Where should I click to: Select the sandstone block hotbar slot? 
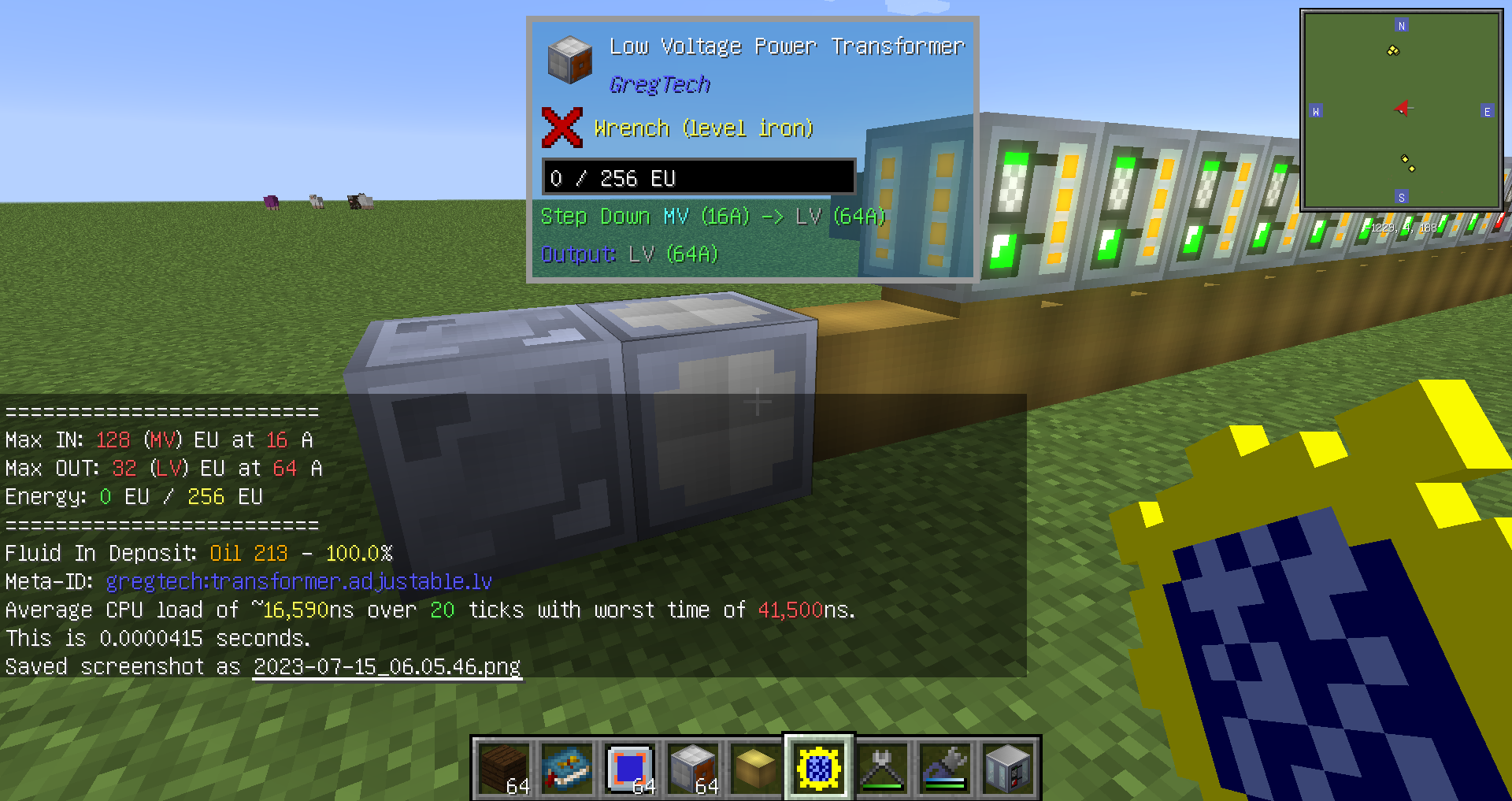pyautogui.click(x=754, y=768)
